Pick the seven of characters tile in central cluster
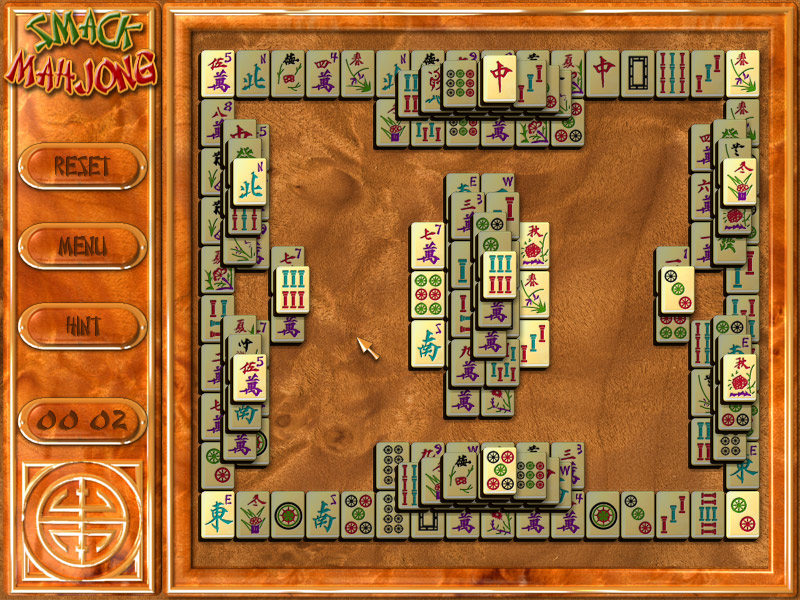 pos(427,246)
